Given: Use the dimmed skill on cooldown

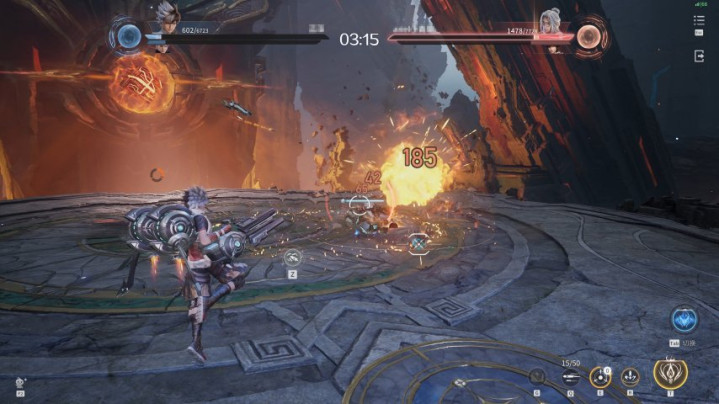Looking at the screenshot, I should (538, 377).
